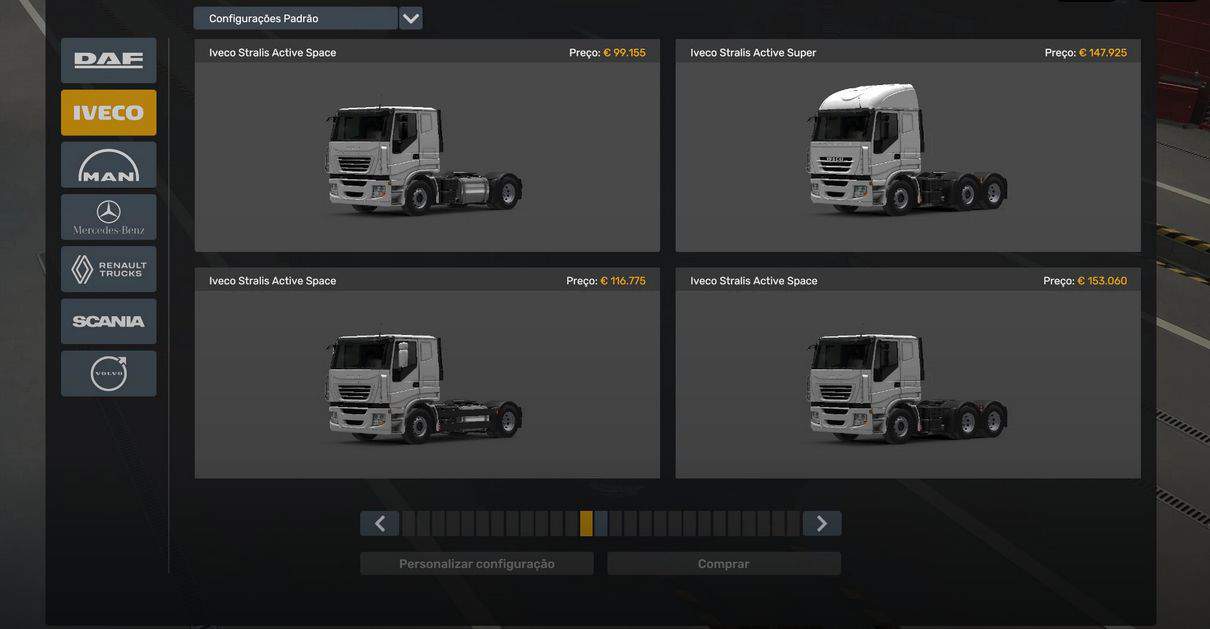Choose the Iveco brand tab
Screen dimensions: 1210x629
tap(108, 113)
